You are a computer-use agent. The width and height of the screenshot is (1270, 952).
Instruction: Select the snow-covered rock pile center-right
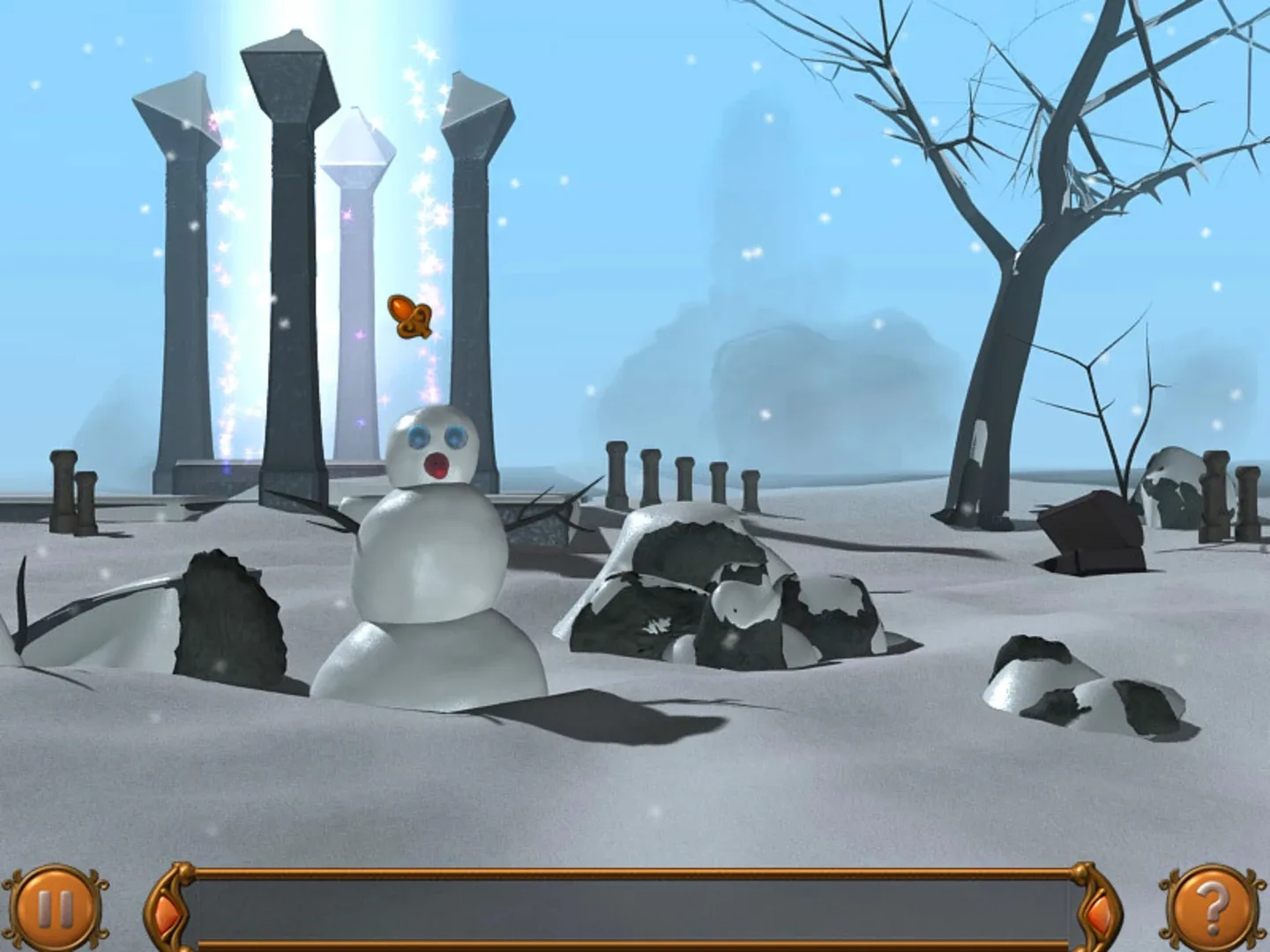[732, 591]
